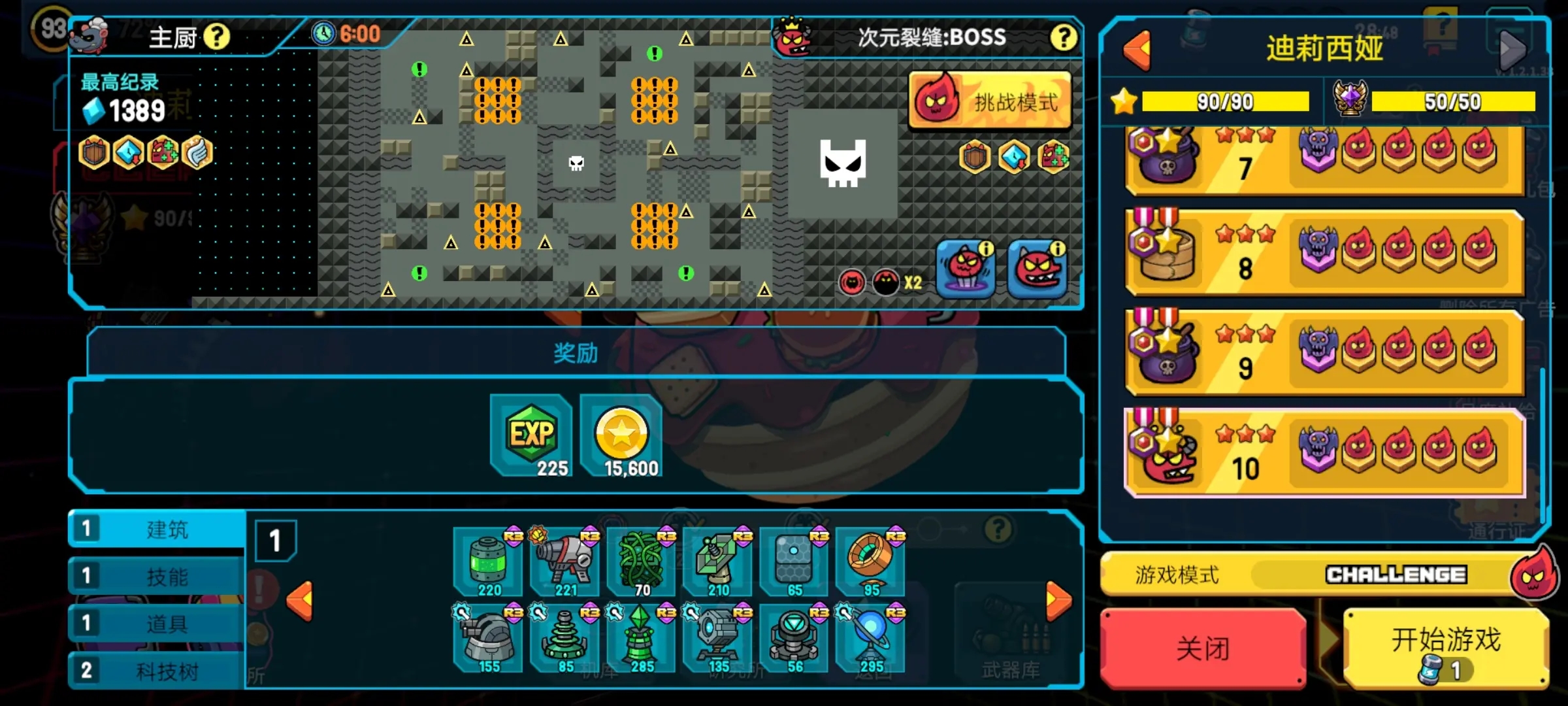Show next page of buildings
1568x706 pixels.
1058,600
